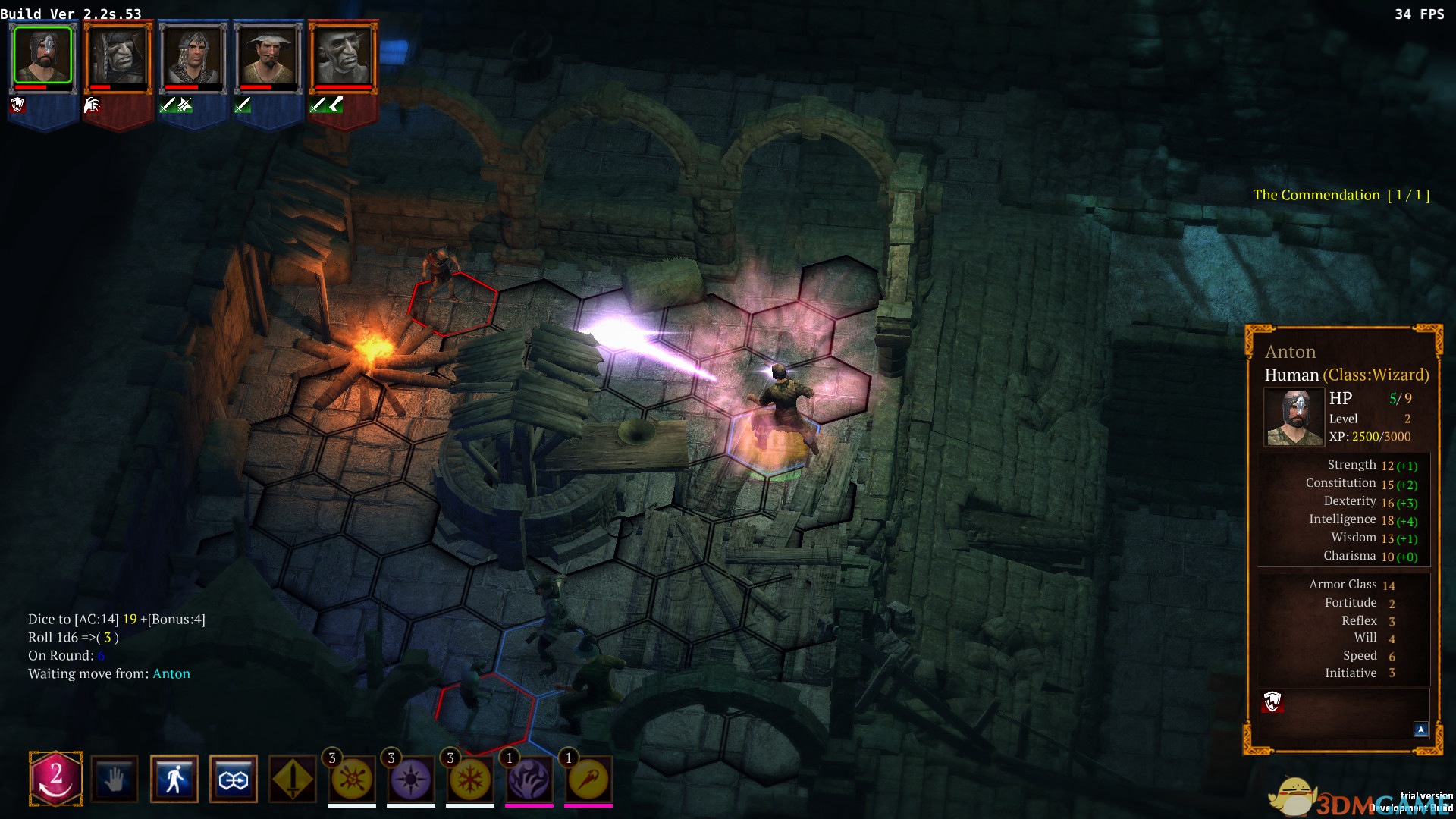Screen dimensions: 1456x819
Task: Cast the yellow snowflake spell
Action: coord(470,780)
